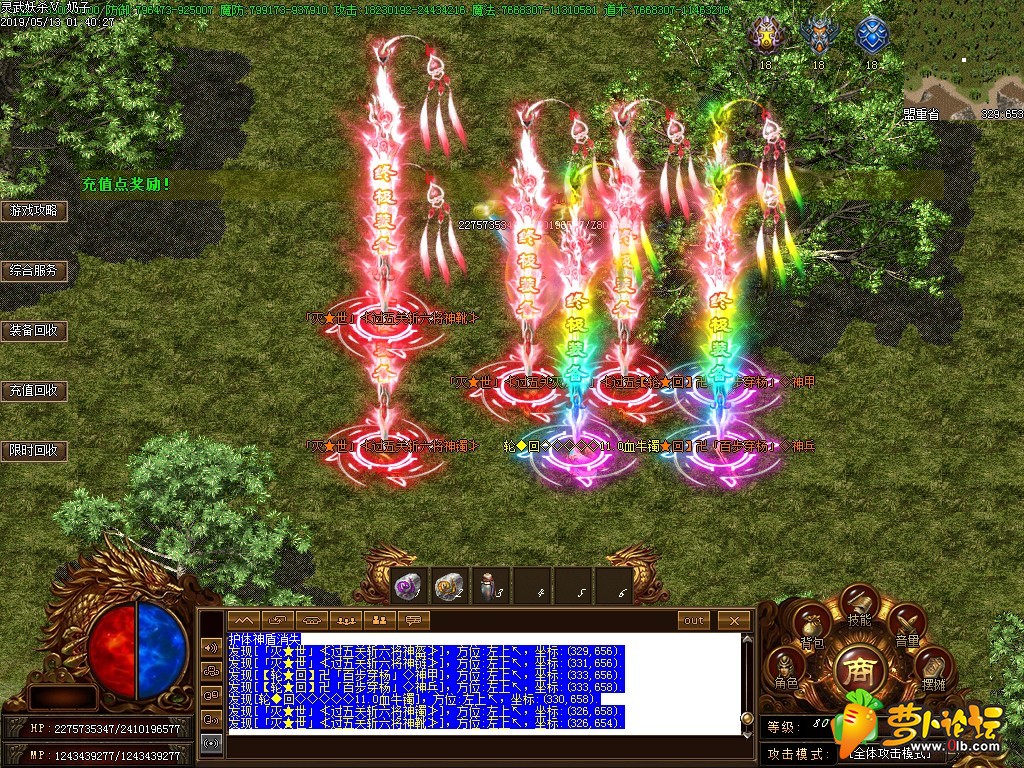Open the 游戏攻略 game guide menu
1024x768 pixels.
(x=34, y=211)
